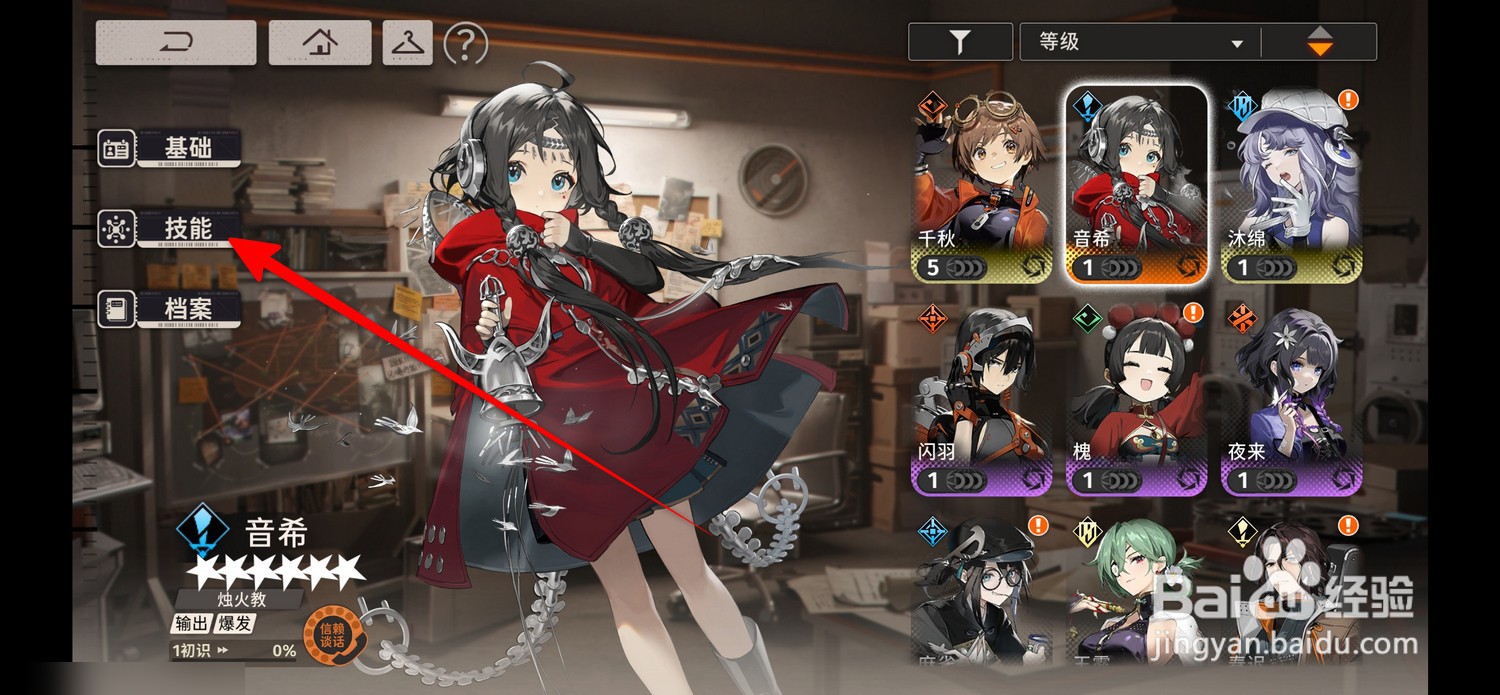Select the 音希 character card

pos(1137,185)
